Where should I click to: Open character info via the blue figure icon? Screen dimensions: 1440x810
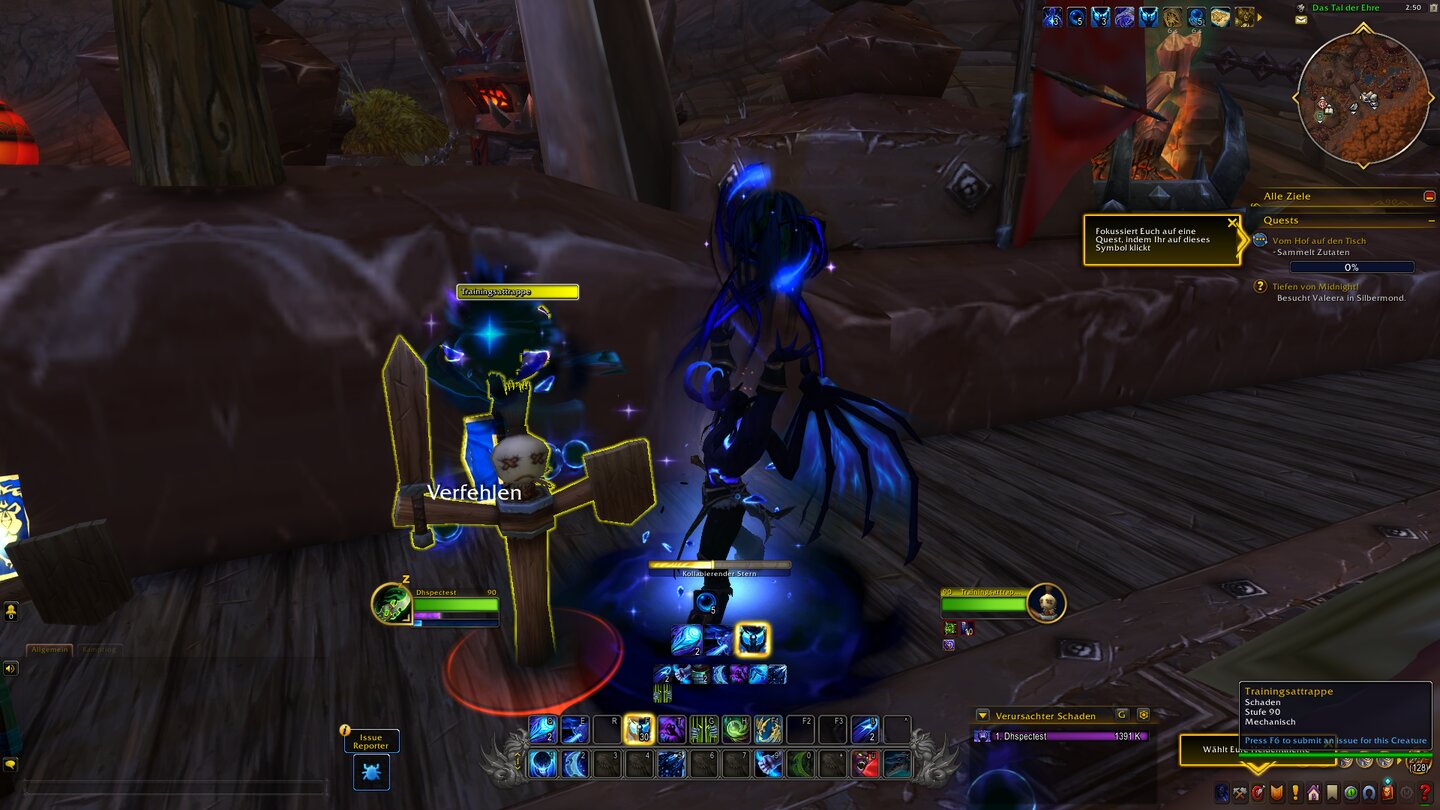coord(1221,792)
